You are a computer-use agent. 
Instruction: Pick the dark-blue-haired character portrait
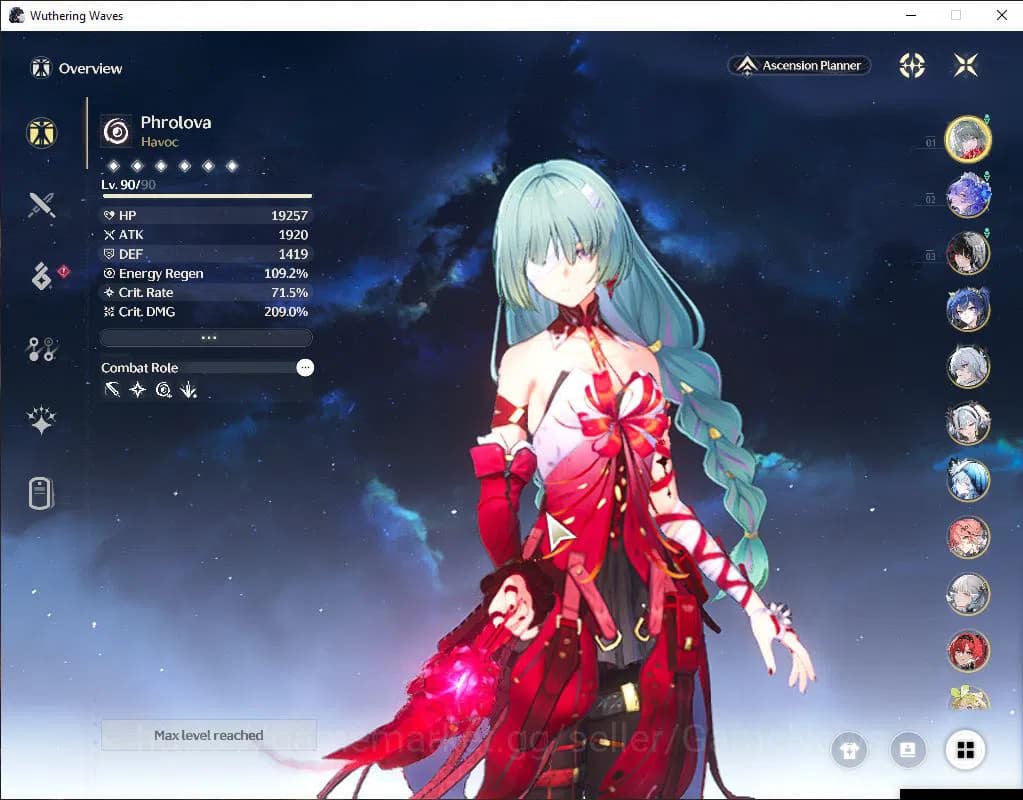967,310
